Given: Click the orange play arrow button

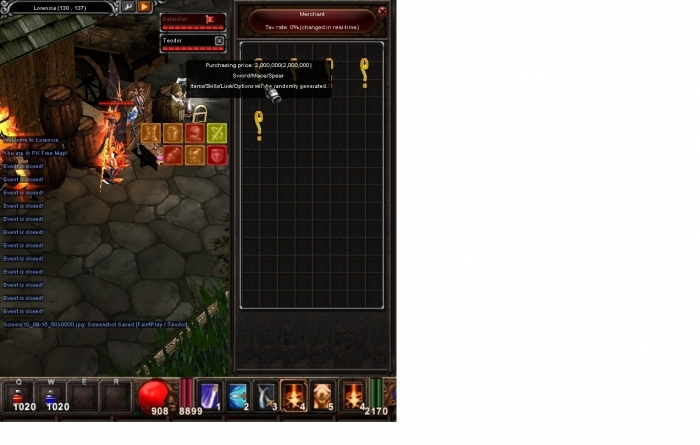Looking at the screenshot, I should (x=145, y=6).
